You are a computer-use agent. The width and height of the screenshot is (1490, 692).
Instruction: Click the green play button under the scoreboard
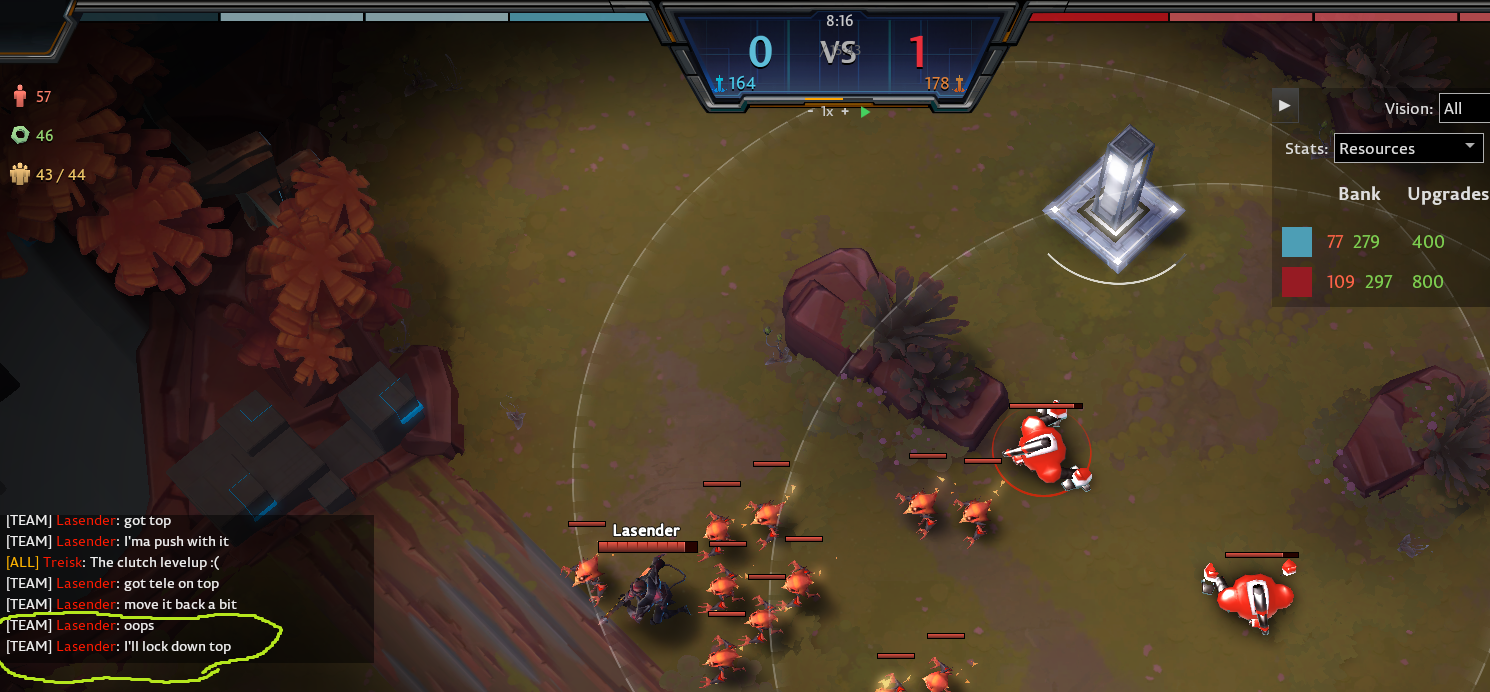pos(865,112)
